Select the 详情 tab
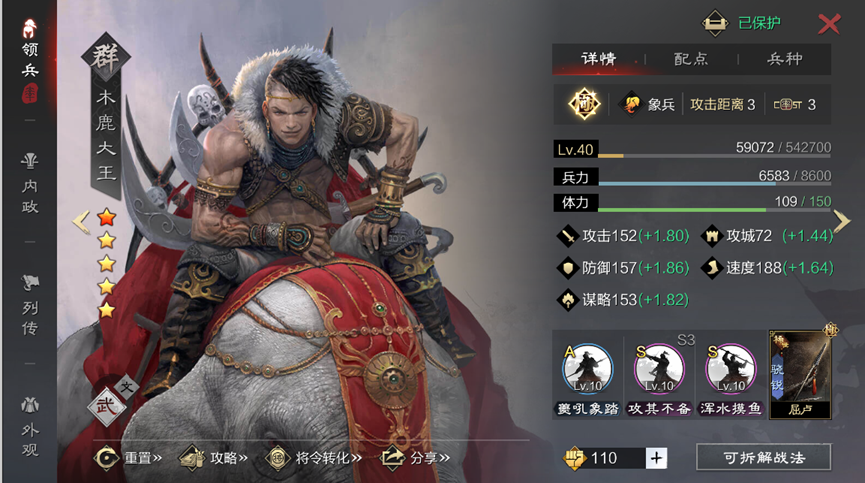Viewport: 865px width, 483px height. pyautogui.click(x=598, y=59)
